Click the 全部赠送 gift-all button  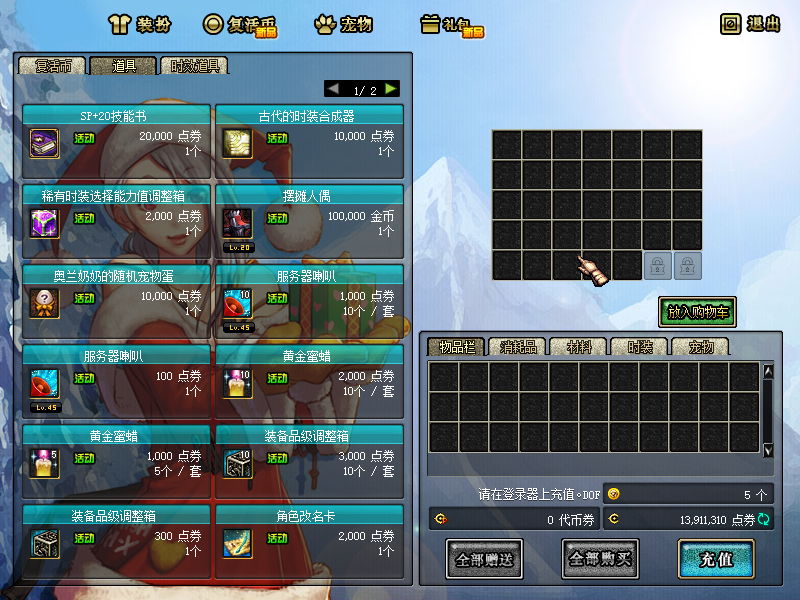[x=484, y=559]
